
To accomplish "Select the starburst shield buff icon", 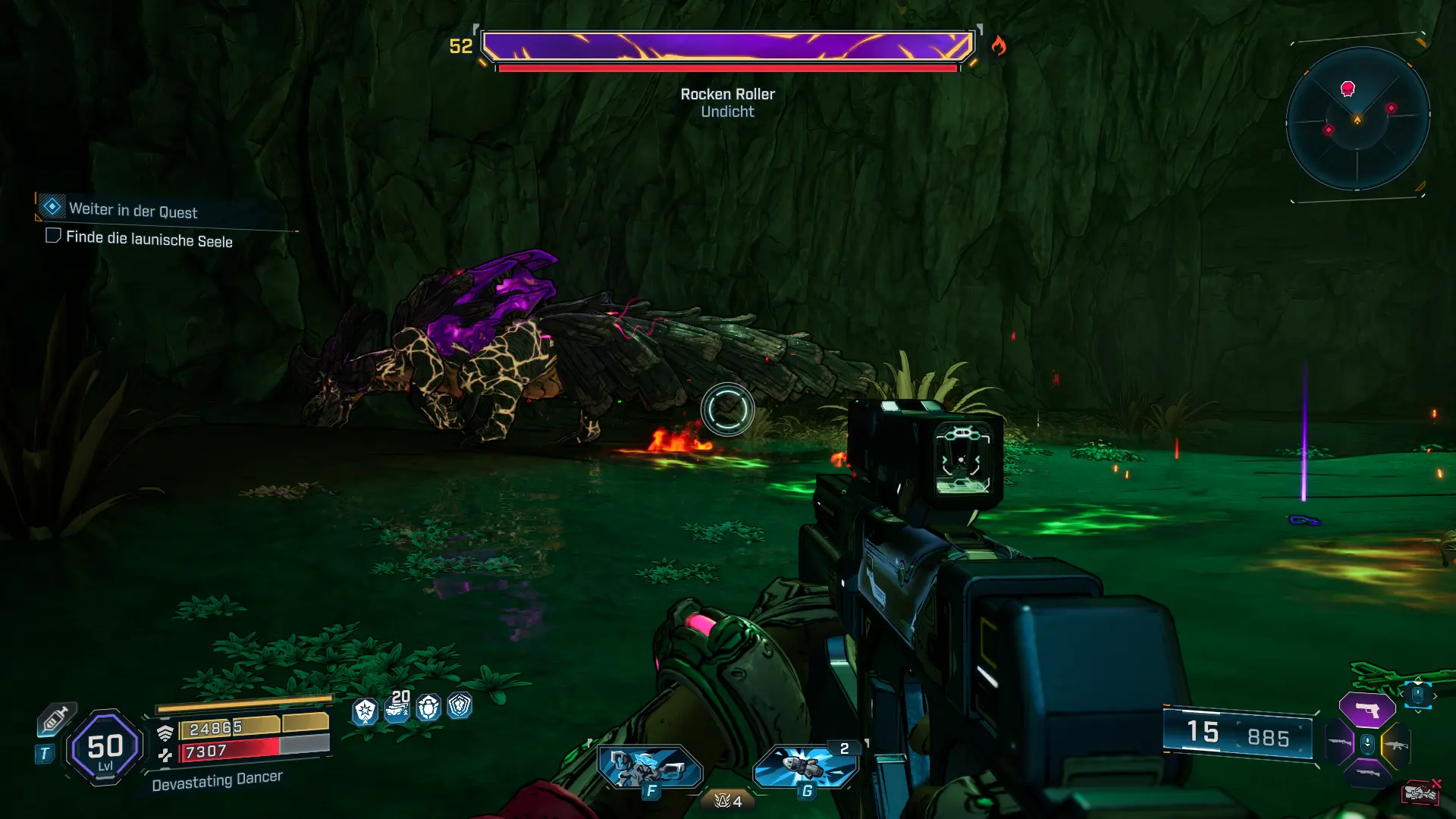I will (x=366, y=711).
